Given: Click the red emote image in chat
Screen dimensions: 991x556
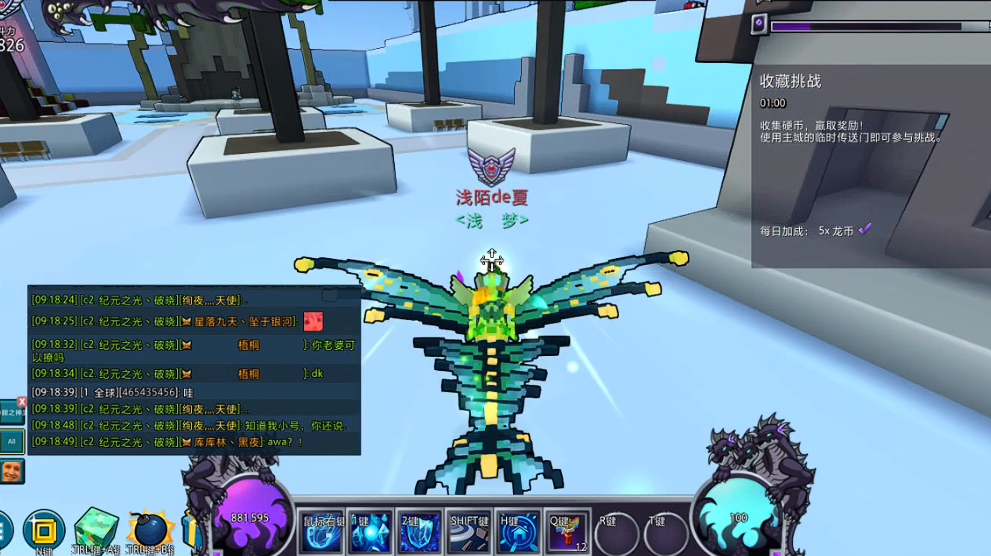Looking at the screenshot, I should 313,321.
